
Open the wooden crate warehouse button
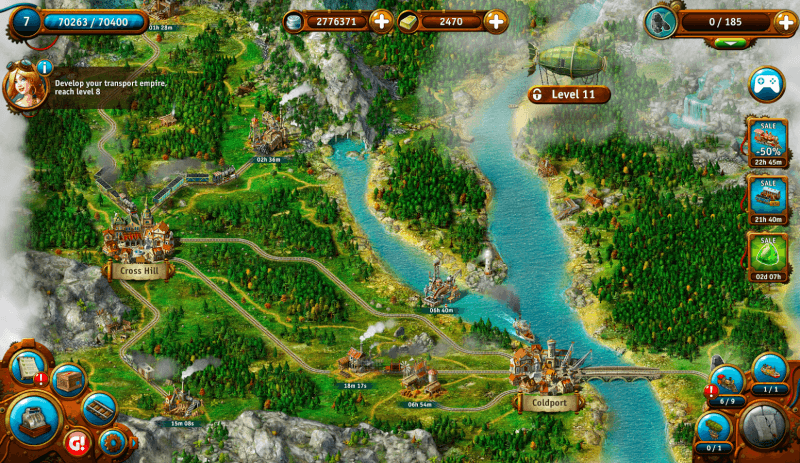click(67, 380)
